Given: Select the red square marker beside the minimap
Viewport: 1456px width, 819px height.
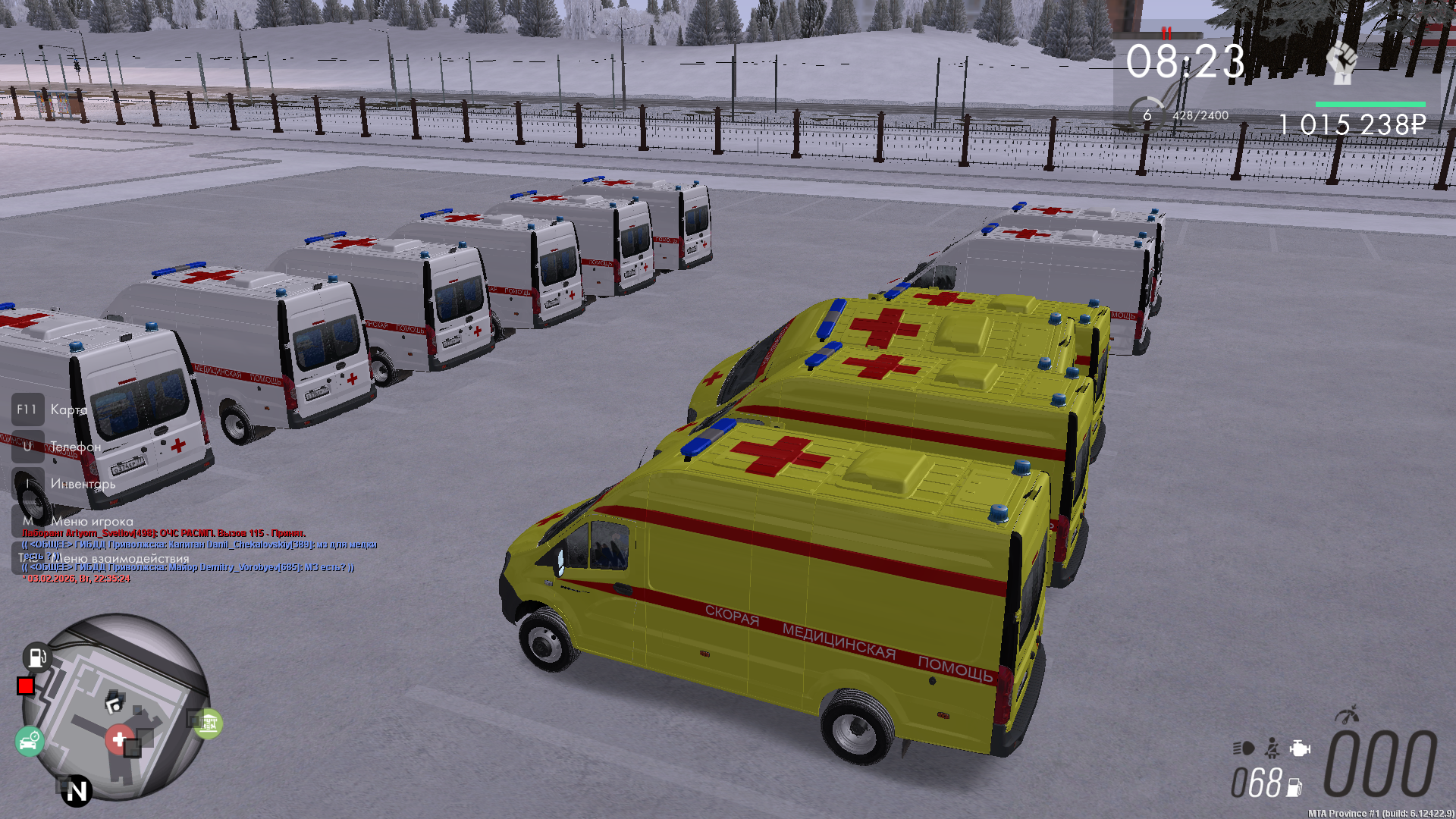Looking at the screenshot, I should tap(26, 686).
